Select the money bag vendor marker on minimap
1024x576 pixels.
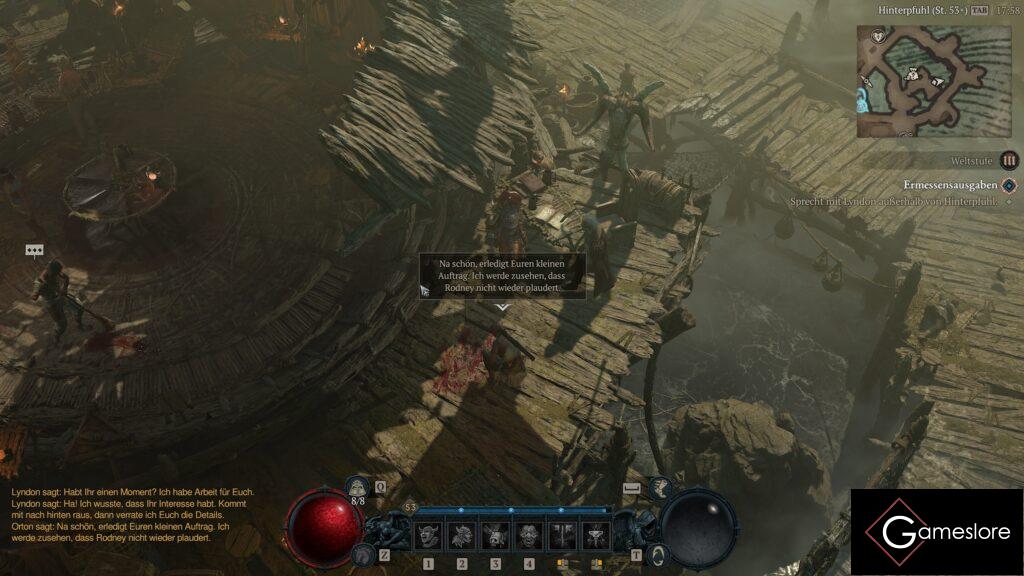click(x=913, y=73)
